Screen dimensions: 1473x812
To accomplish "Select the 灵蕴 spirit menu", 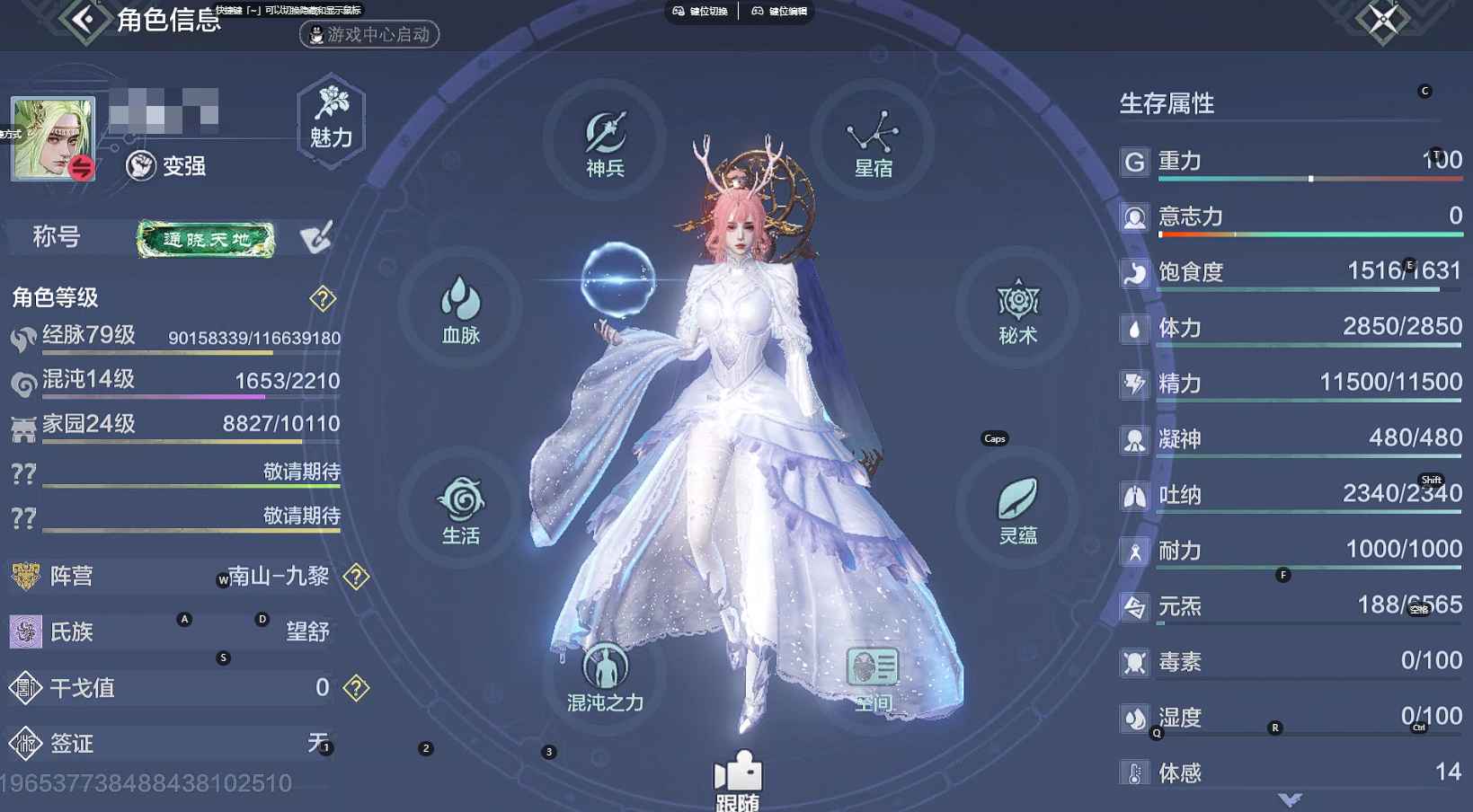I will (x=1017, y=509).
